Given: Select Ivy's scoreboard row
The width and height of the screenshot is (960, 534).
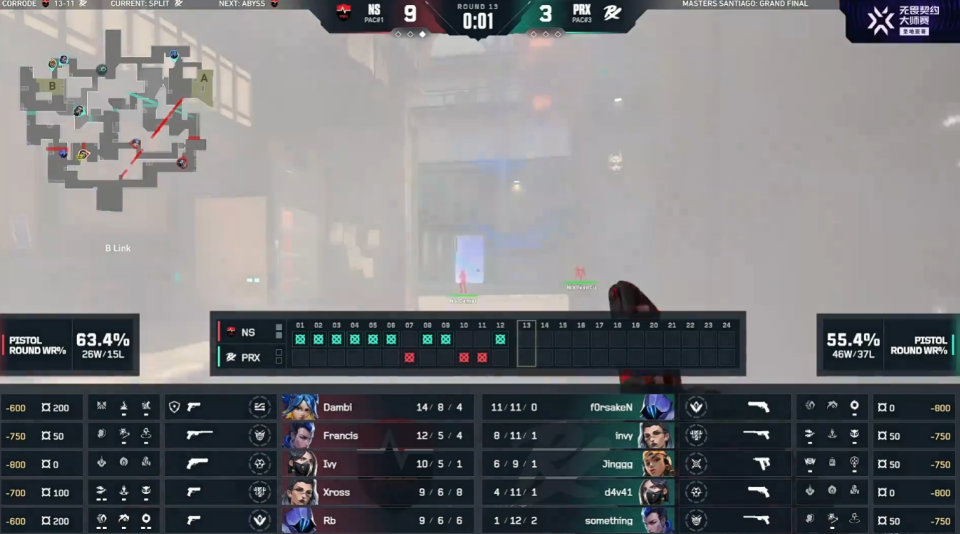Looking at the screenshot, I should pyautogui.click(x=380, y=463).
